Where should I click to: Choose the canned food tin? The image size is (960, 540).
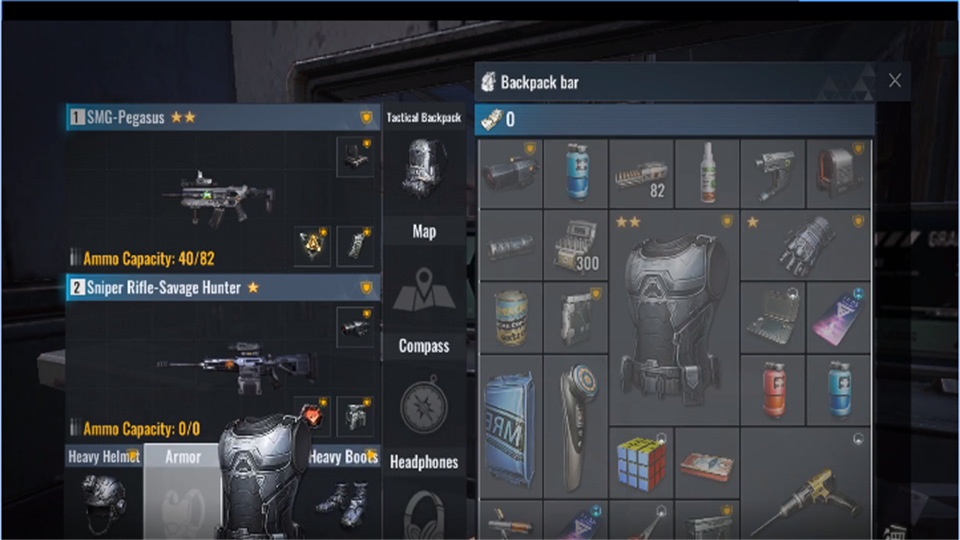coord(510,318)
